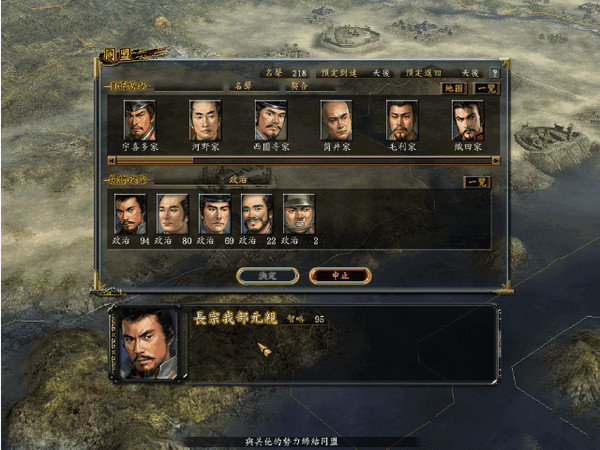This screenshot has width=600, height=450.
Task: Select the officer with 政治 94
Action: 130,213
